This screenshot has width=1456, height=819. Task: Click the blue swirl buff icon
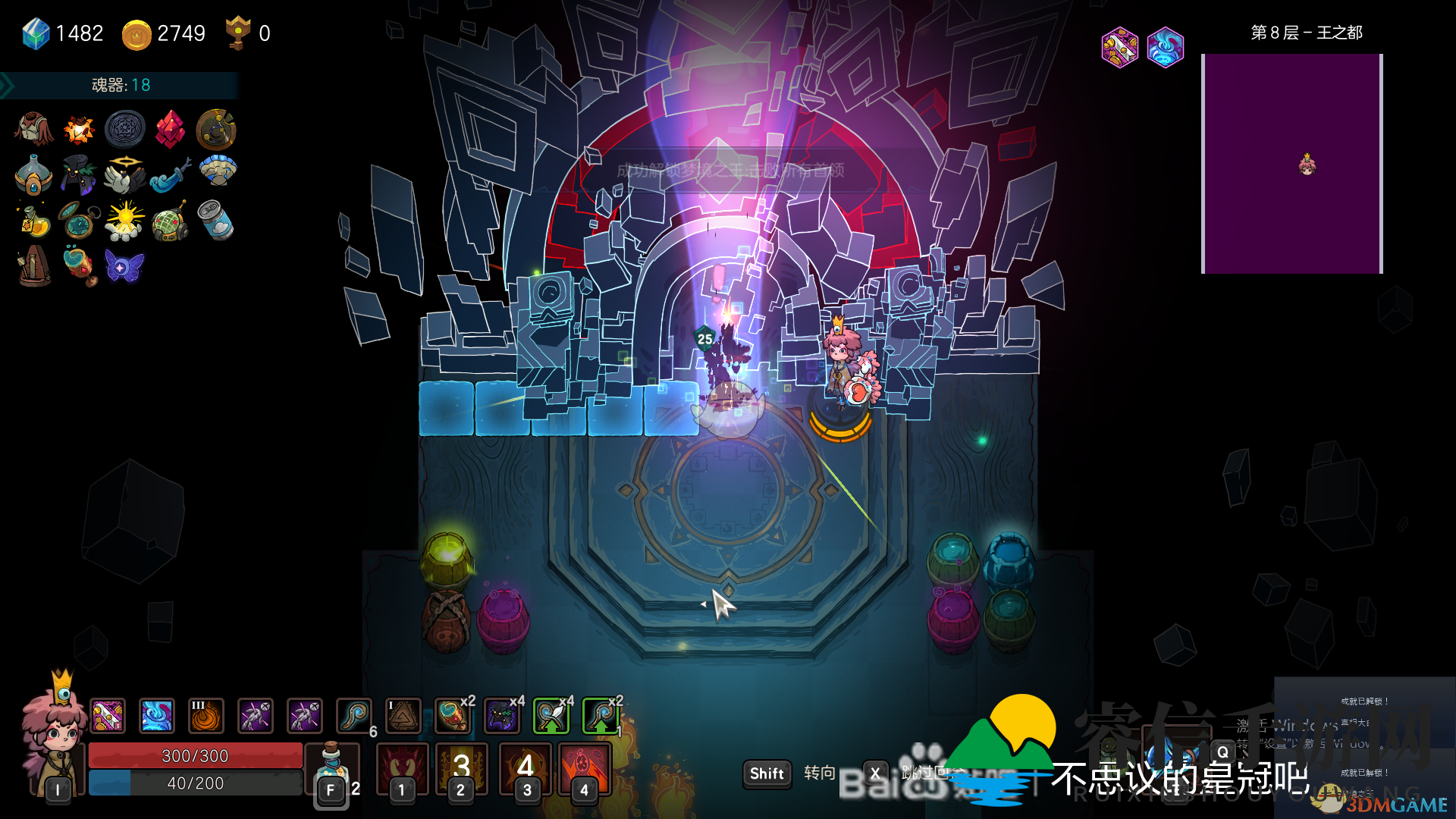(x=157, y=716)
